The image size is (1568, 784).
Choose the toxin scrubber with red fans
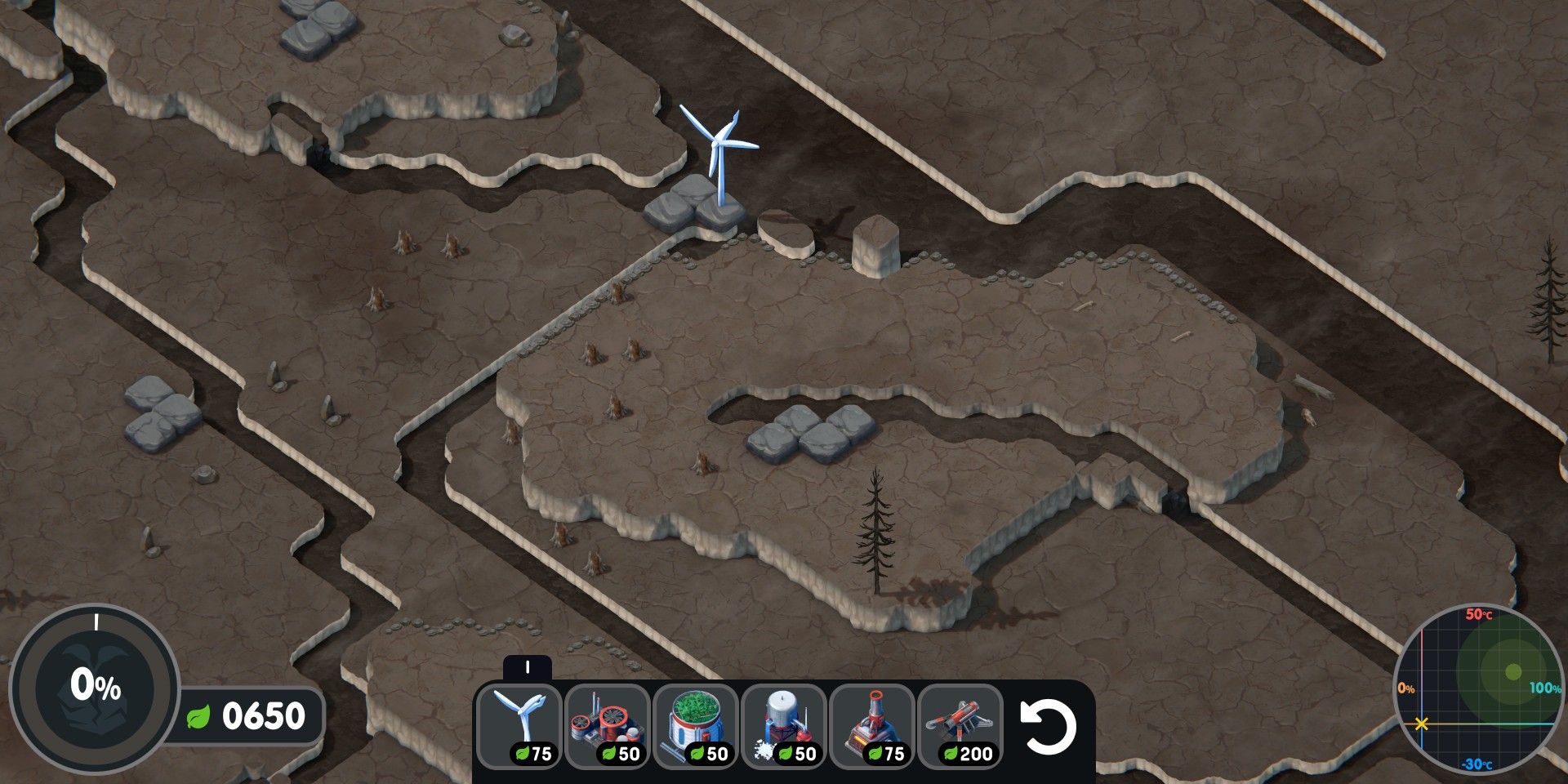608,725
